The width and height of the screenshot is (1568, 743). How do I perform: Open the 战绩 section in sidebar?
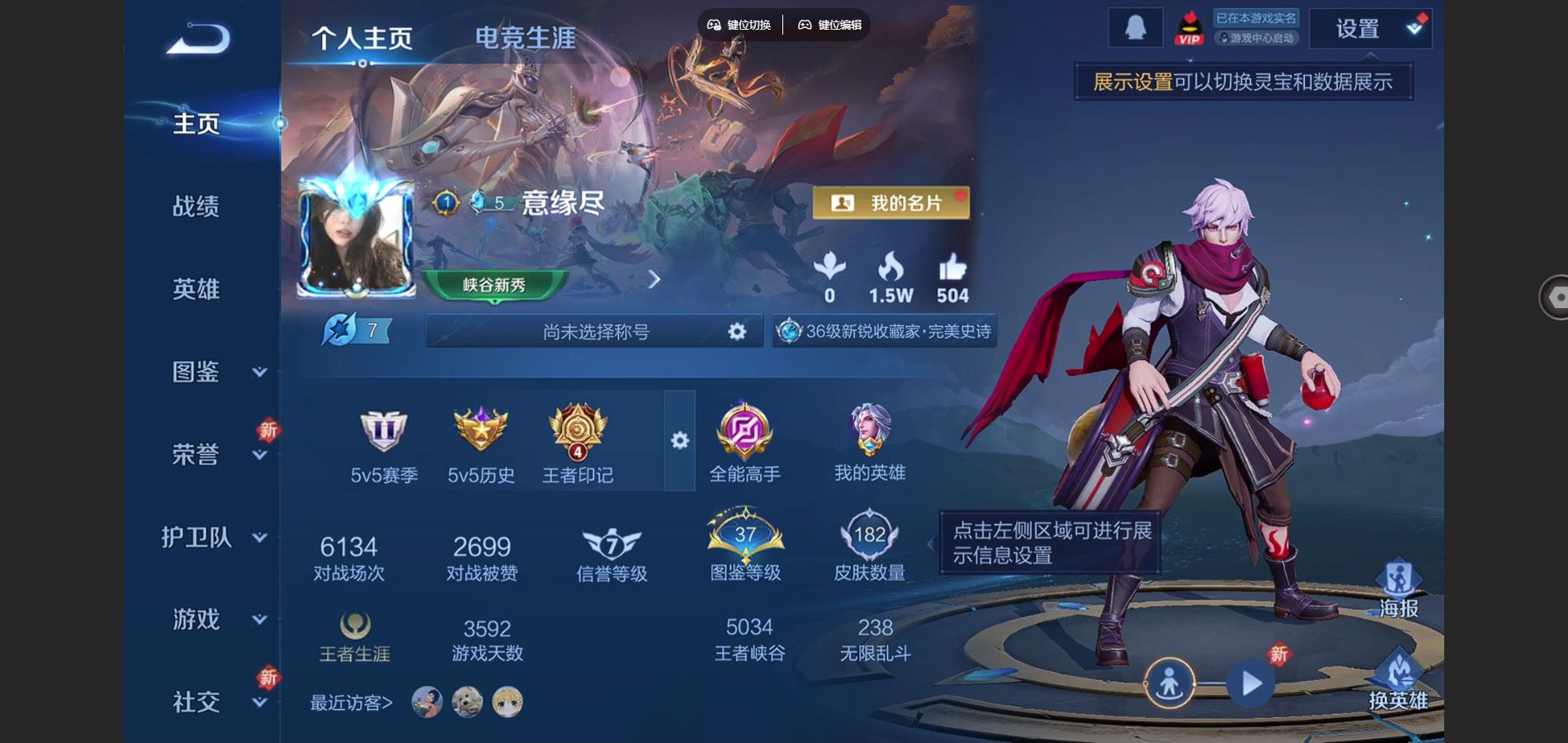pyautogui.click(x=196, y=206)
